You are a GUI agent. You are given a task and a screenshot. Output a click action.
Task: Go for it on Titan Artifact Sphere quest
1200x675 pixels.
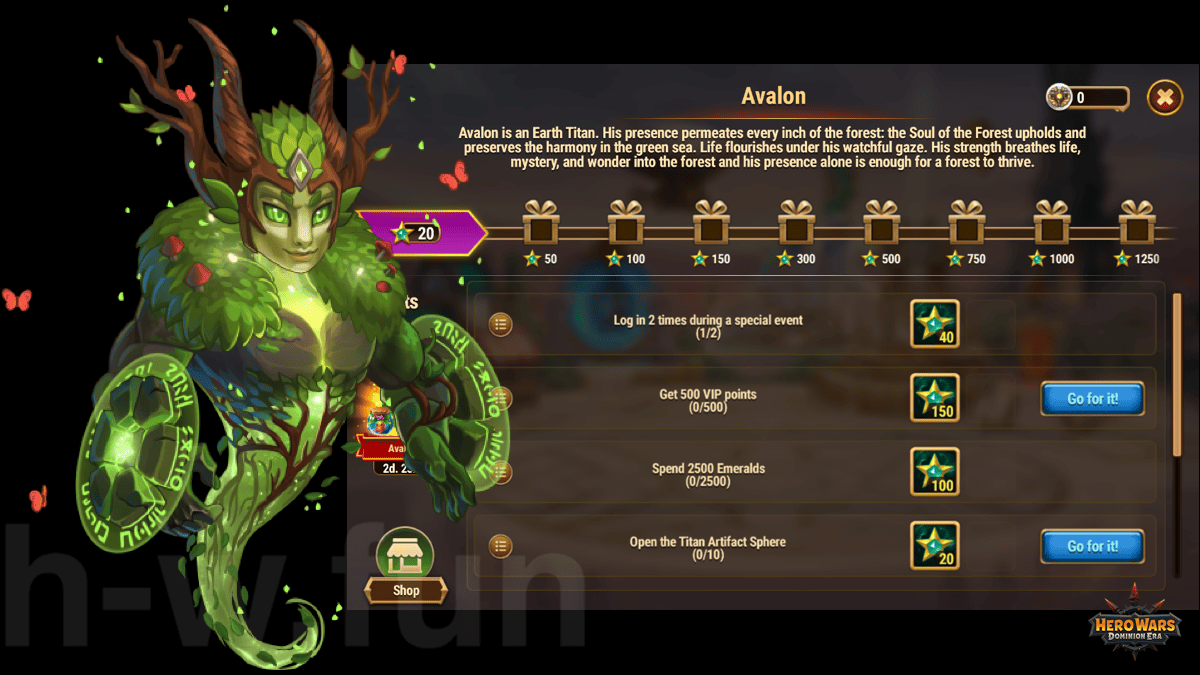1092,547
